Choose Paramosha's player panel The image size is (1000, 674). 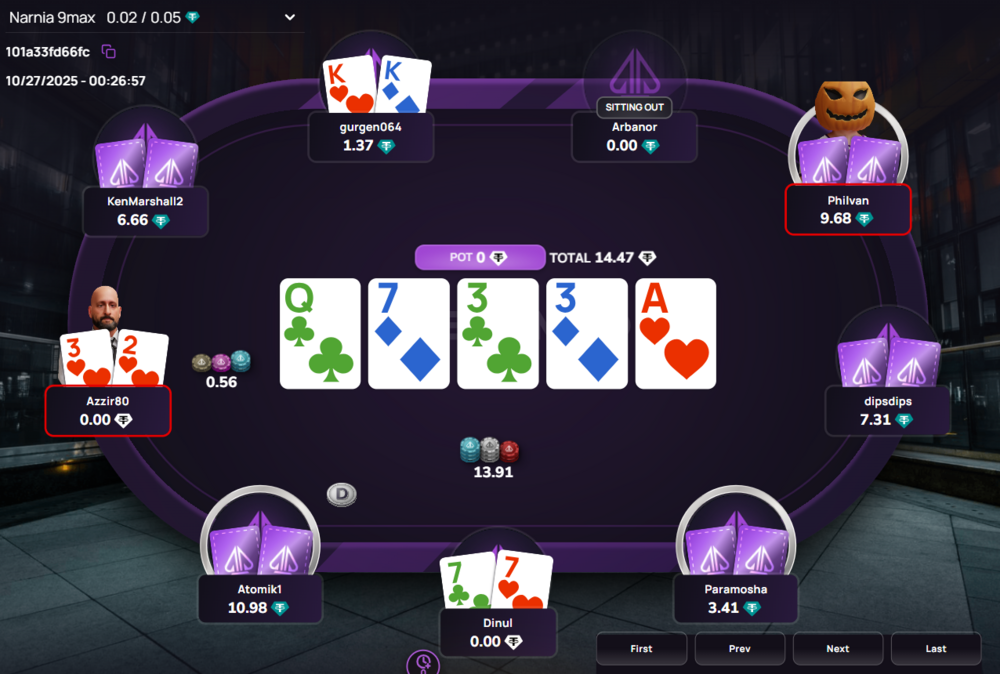pyautogui.click(x=735, y=598)
